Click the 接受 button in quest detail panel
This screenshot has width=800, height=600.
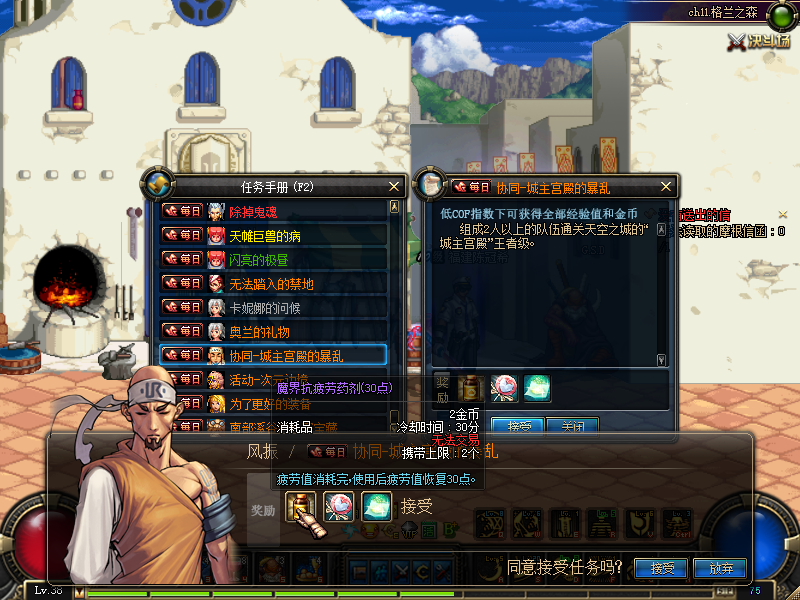(519, 426)
